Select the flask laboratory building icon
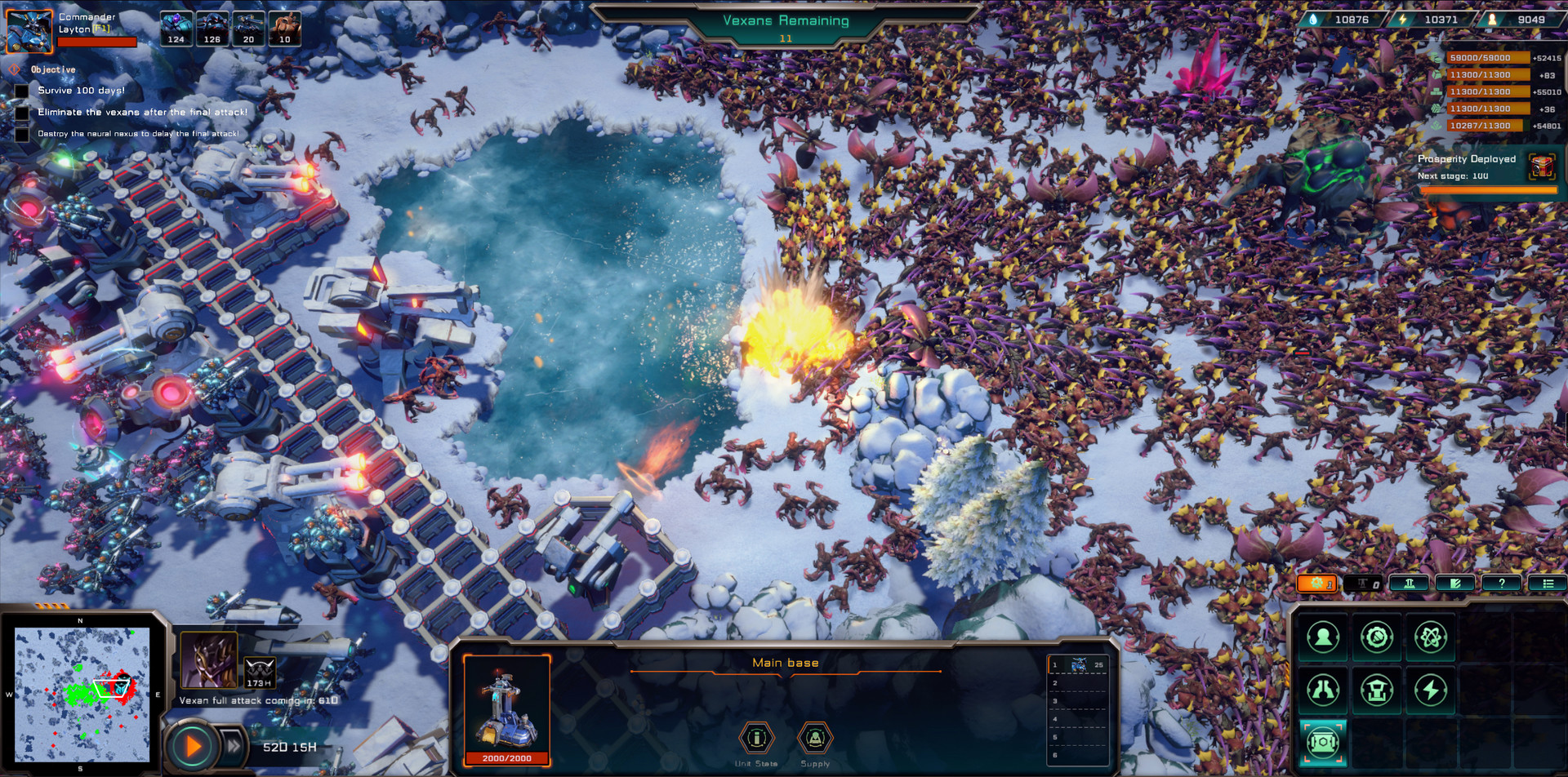1568x777 pixels. pos(1323,689)
